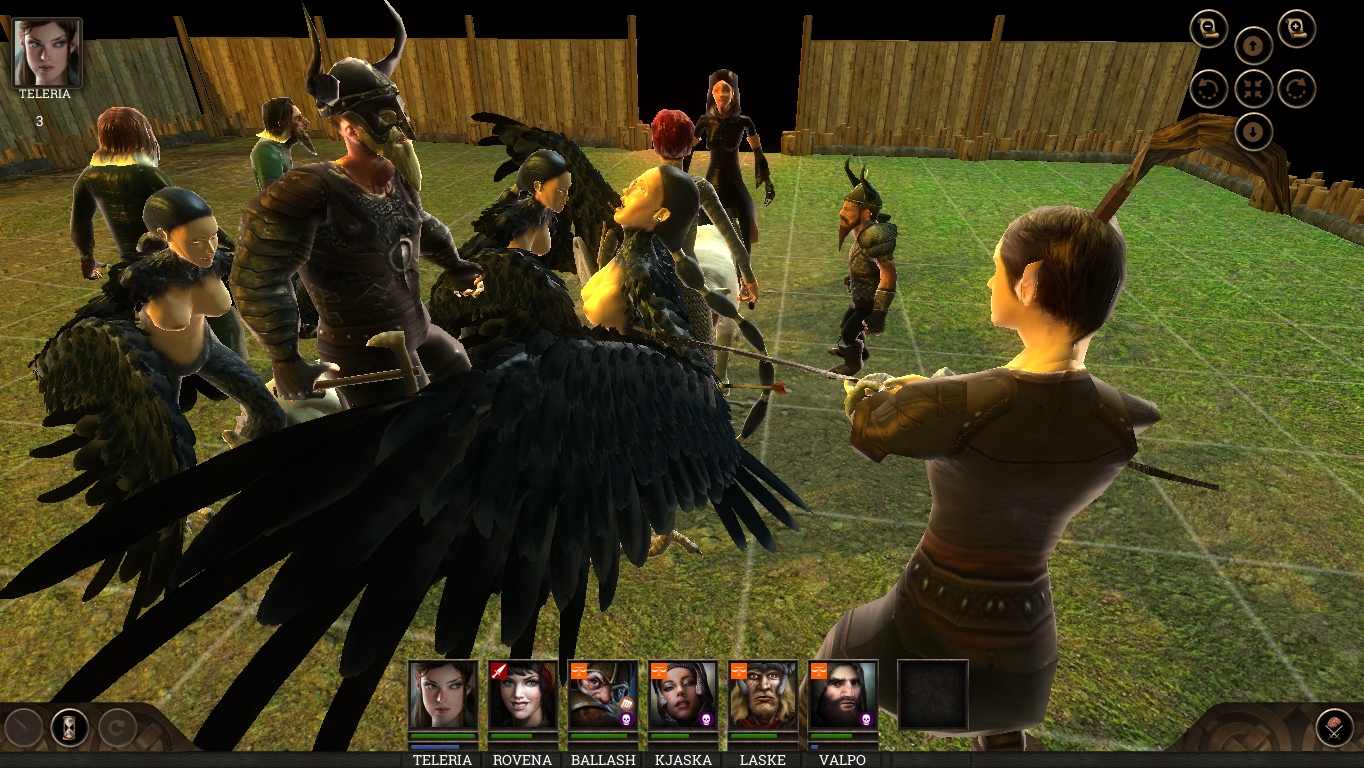Pick Kjaska's party portrait
The width and height of the screenshot is (1364, 768).
coord(682,694)
